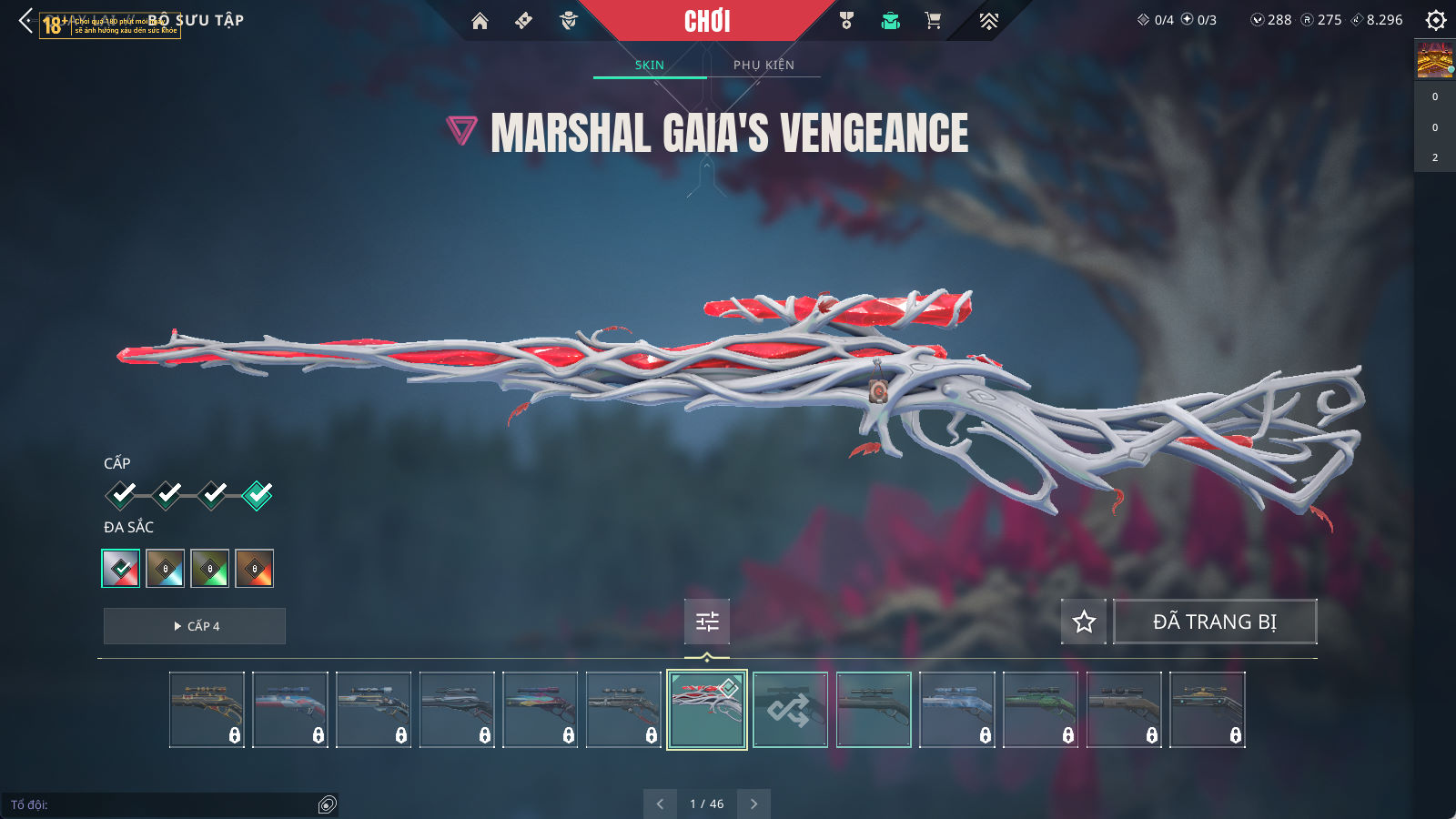Open the store shopping cart icon
Viewport: 1456px width, 819px height.
(x=933, y=21)
